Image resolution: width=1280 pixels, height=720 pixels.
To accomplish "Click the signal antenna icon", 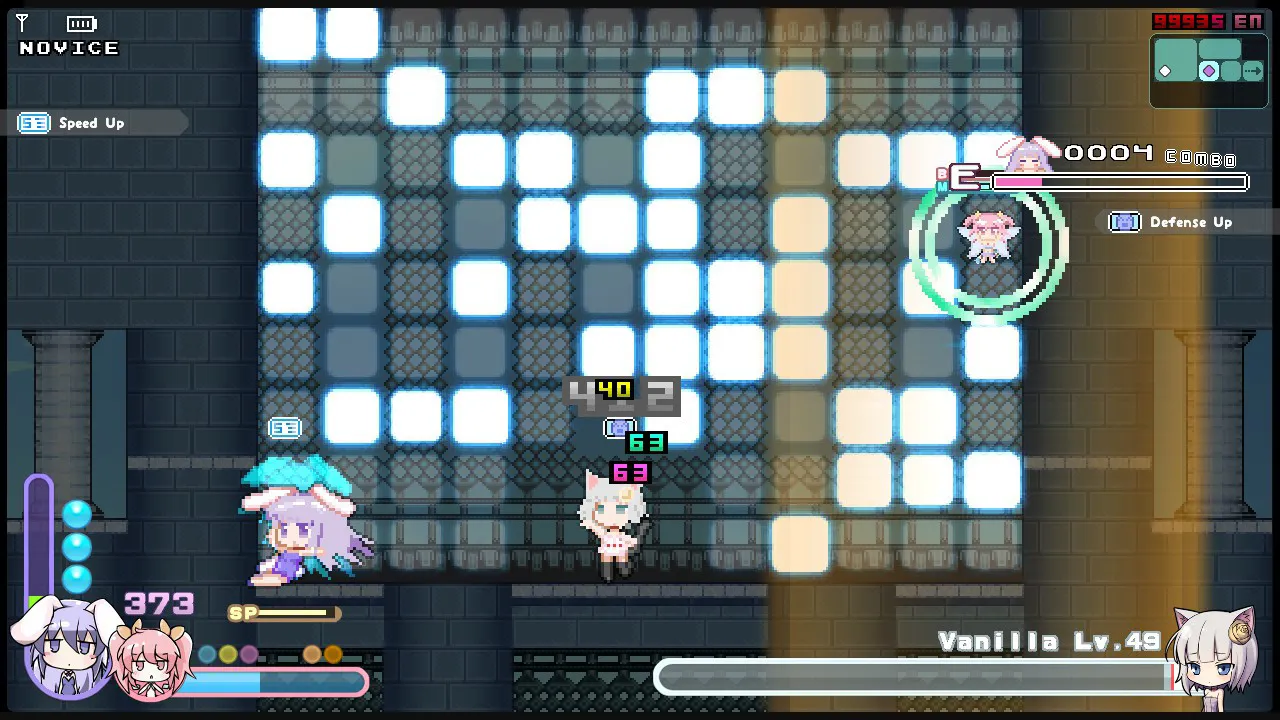I will click(21, 22).
